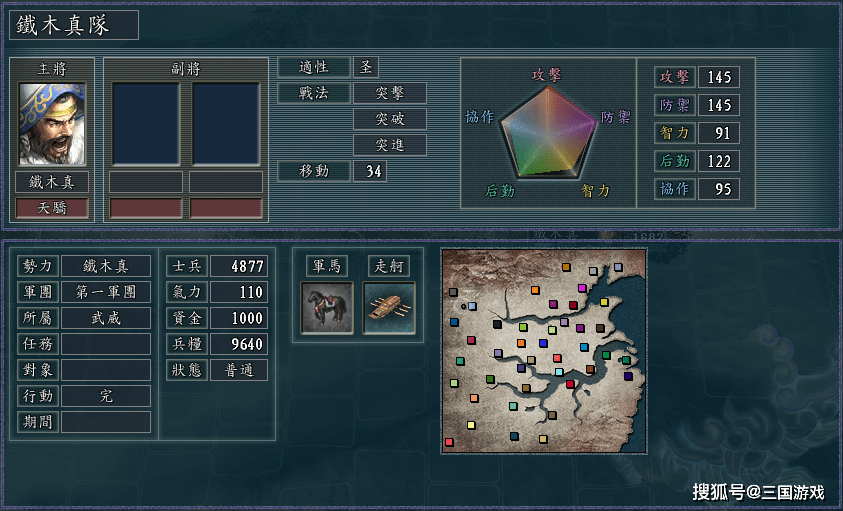Select the 突進 tactic
This screenshot has height=511, width=843.
click(390, 145)
